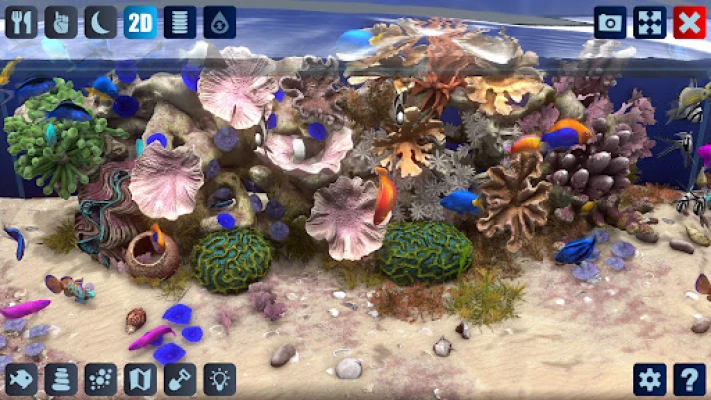Feed the fish with the fork-and-knife button
711x400 pixels.
click(21, 22)
